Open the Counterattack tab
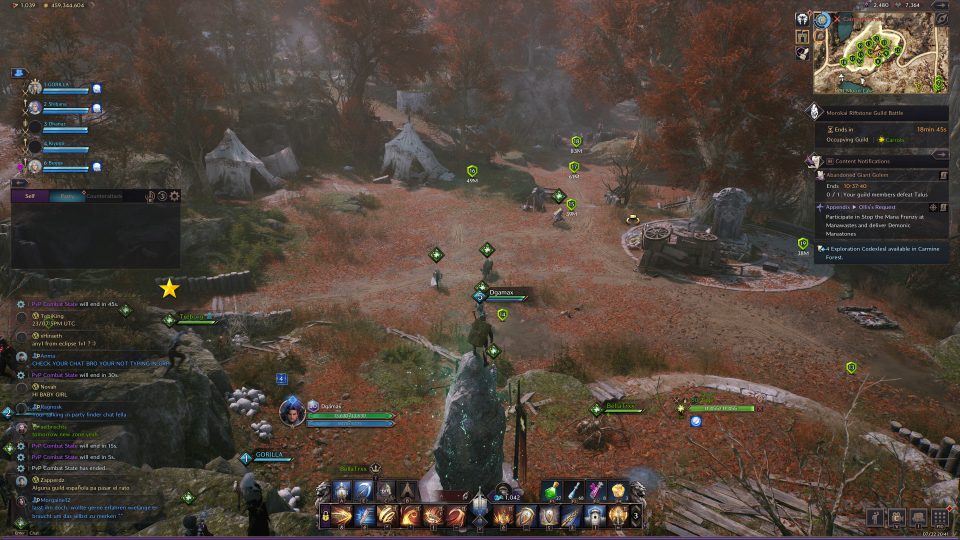Image resolution: width=960 pixels, height=540 pixels. [x=104, y=196]
